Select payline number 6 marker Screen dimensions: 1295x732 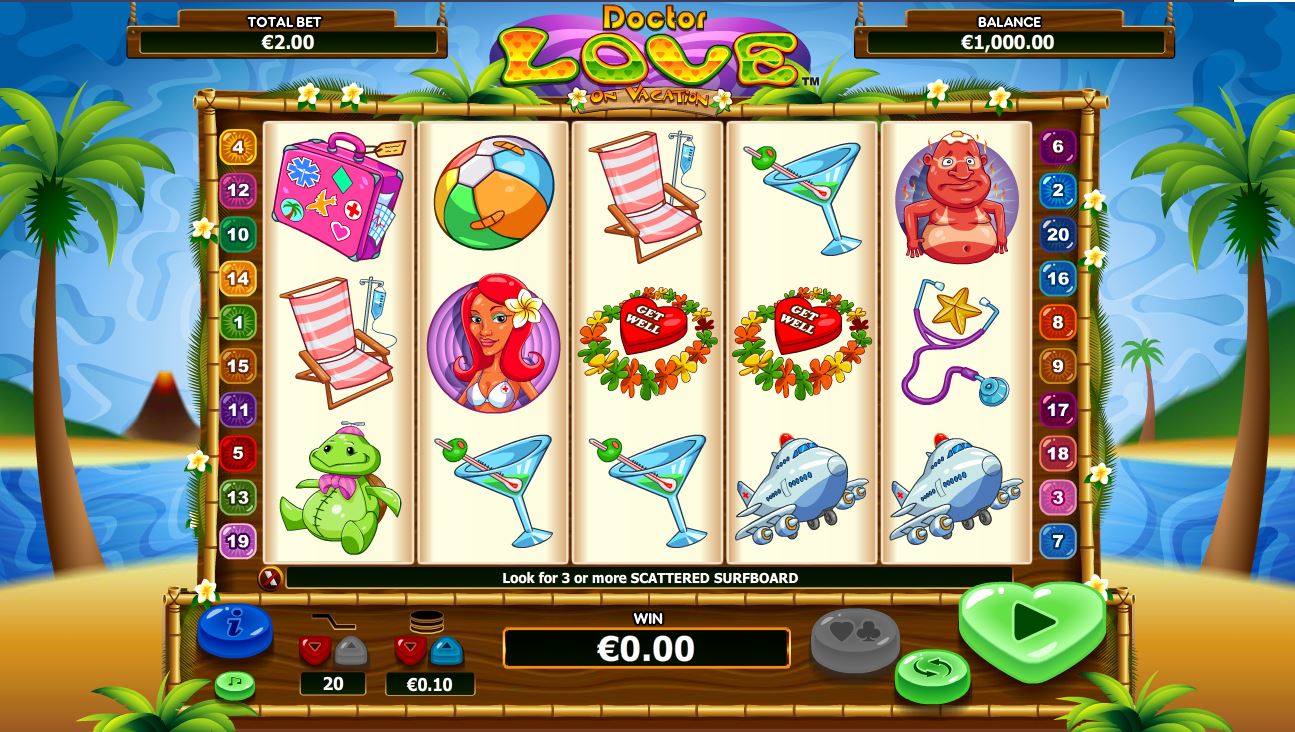tap(1058, 147)
